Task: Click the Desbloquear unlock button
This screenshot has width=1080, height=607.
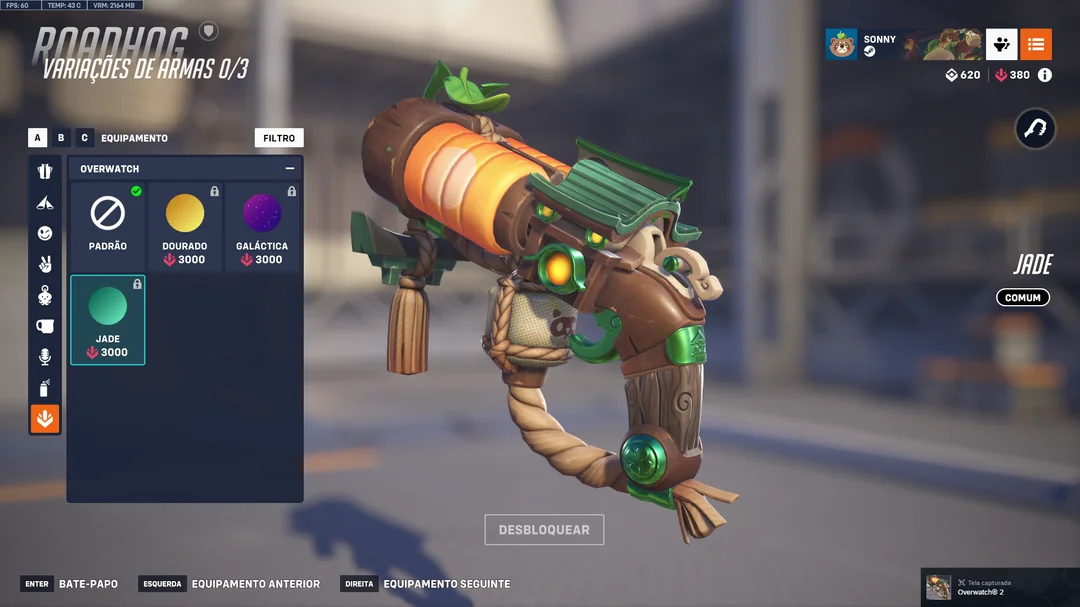Action: point(544,530)
